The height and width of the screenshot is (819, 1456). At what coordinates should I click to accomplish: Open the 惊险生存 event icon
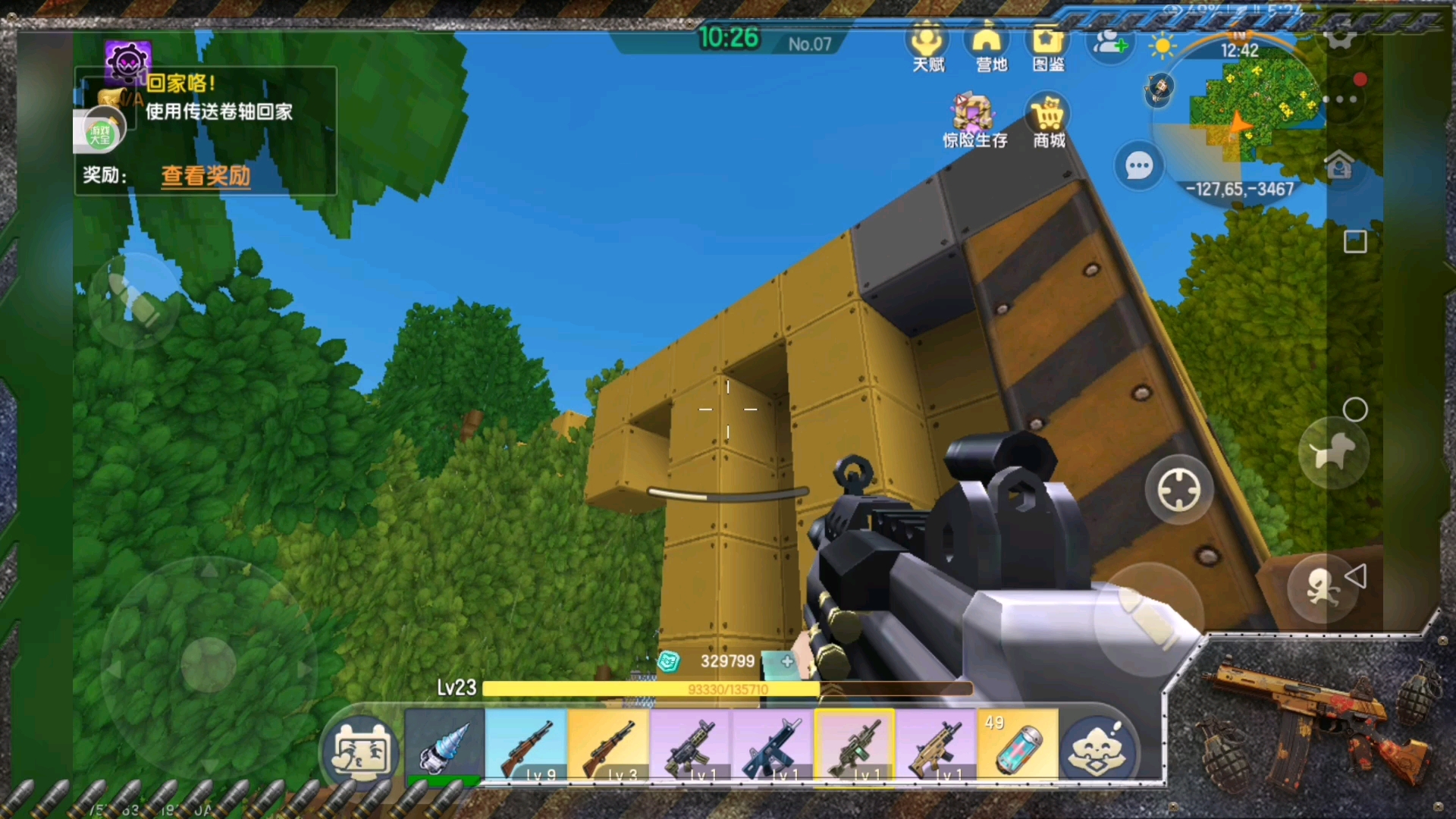point(974,120)
